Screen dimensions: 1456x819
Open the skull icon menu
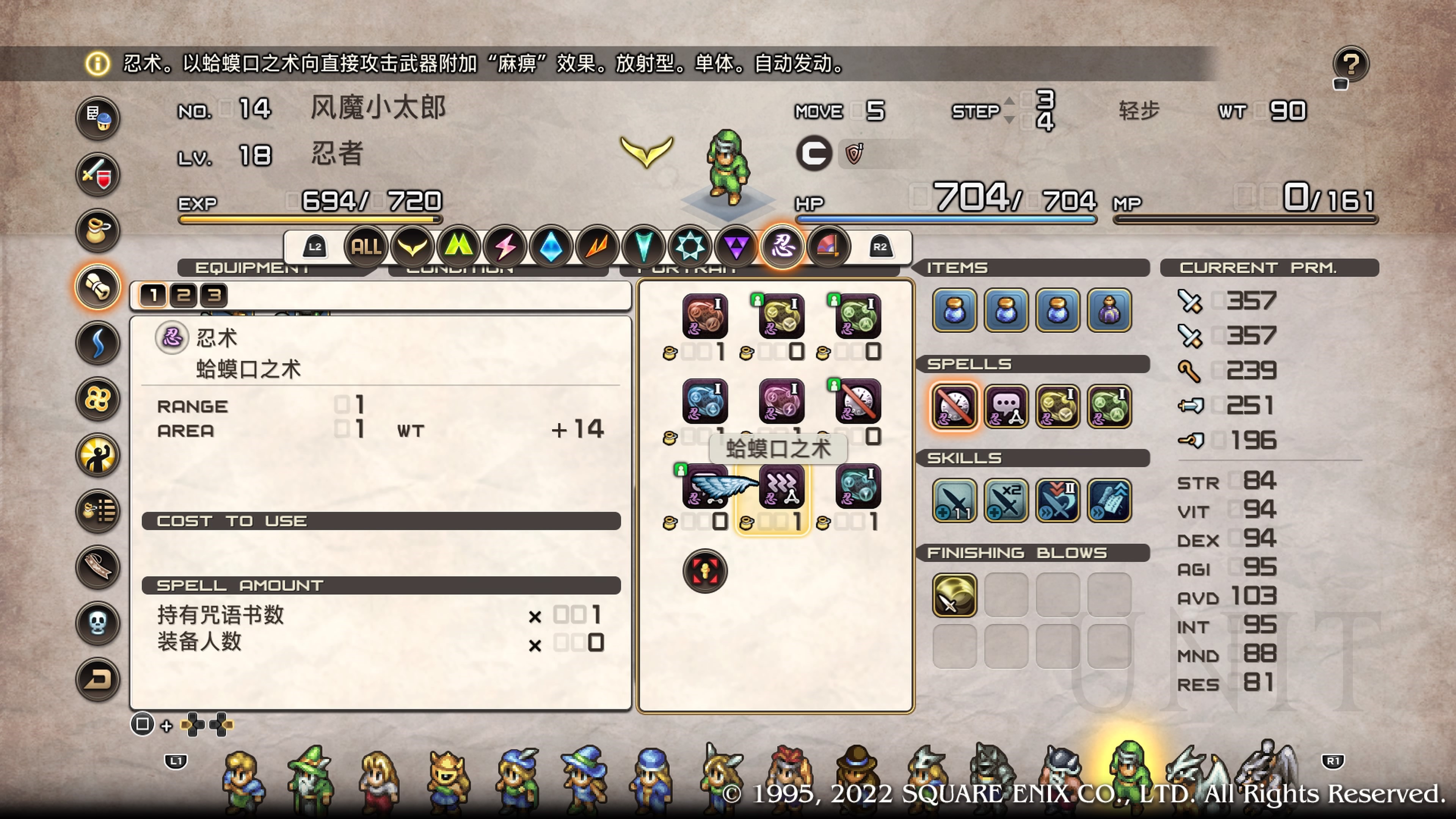point(97,623)
